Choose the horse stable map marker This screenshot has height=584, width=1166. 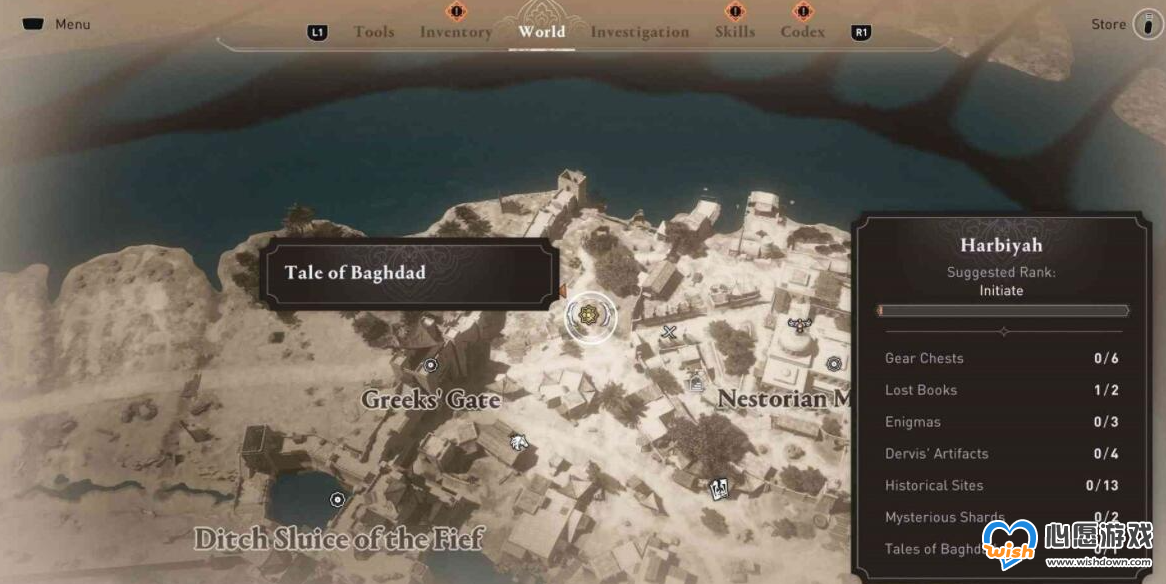518,440
